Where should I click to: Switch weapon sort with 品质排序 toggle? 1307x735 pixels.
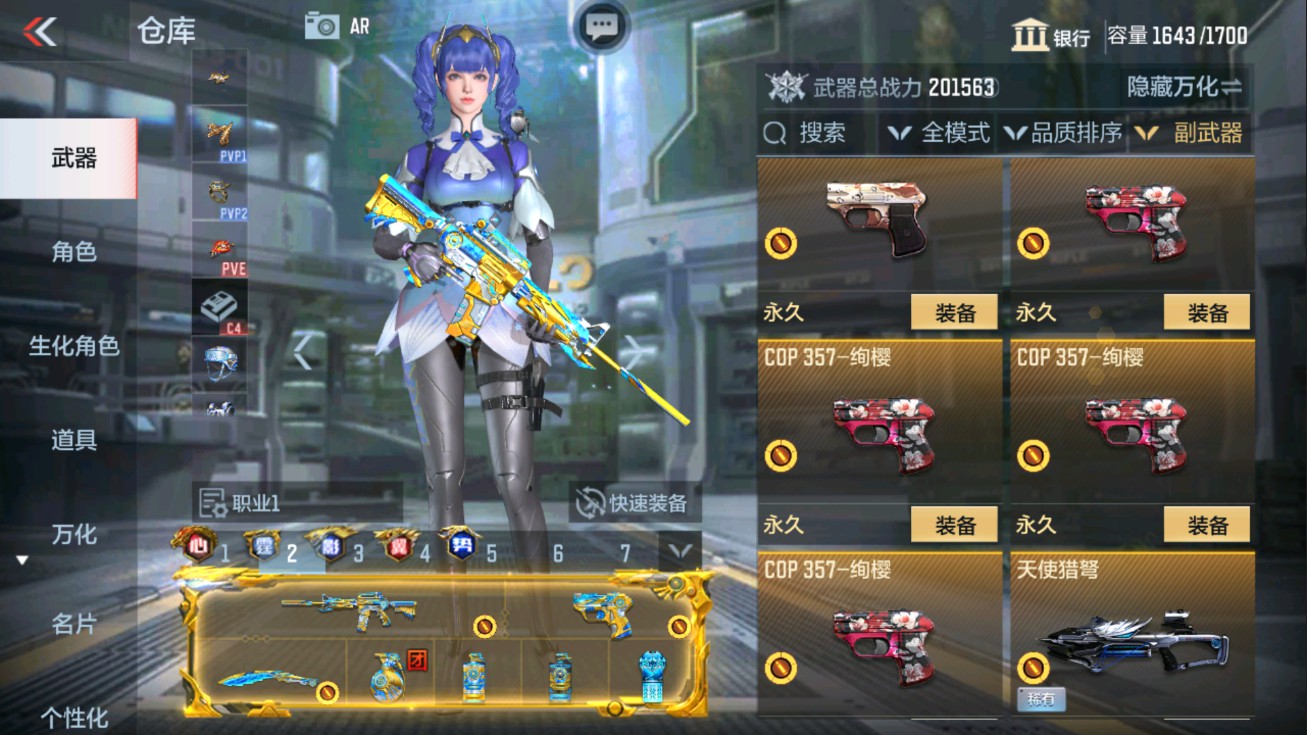click(x=1068, y=131)
